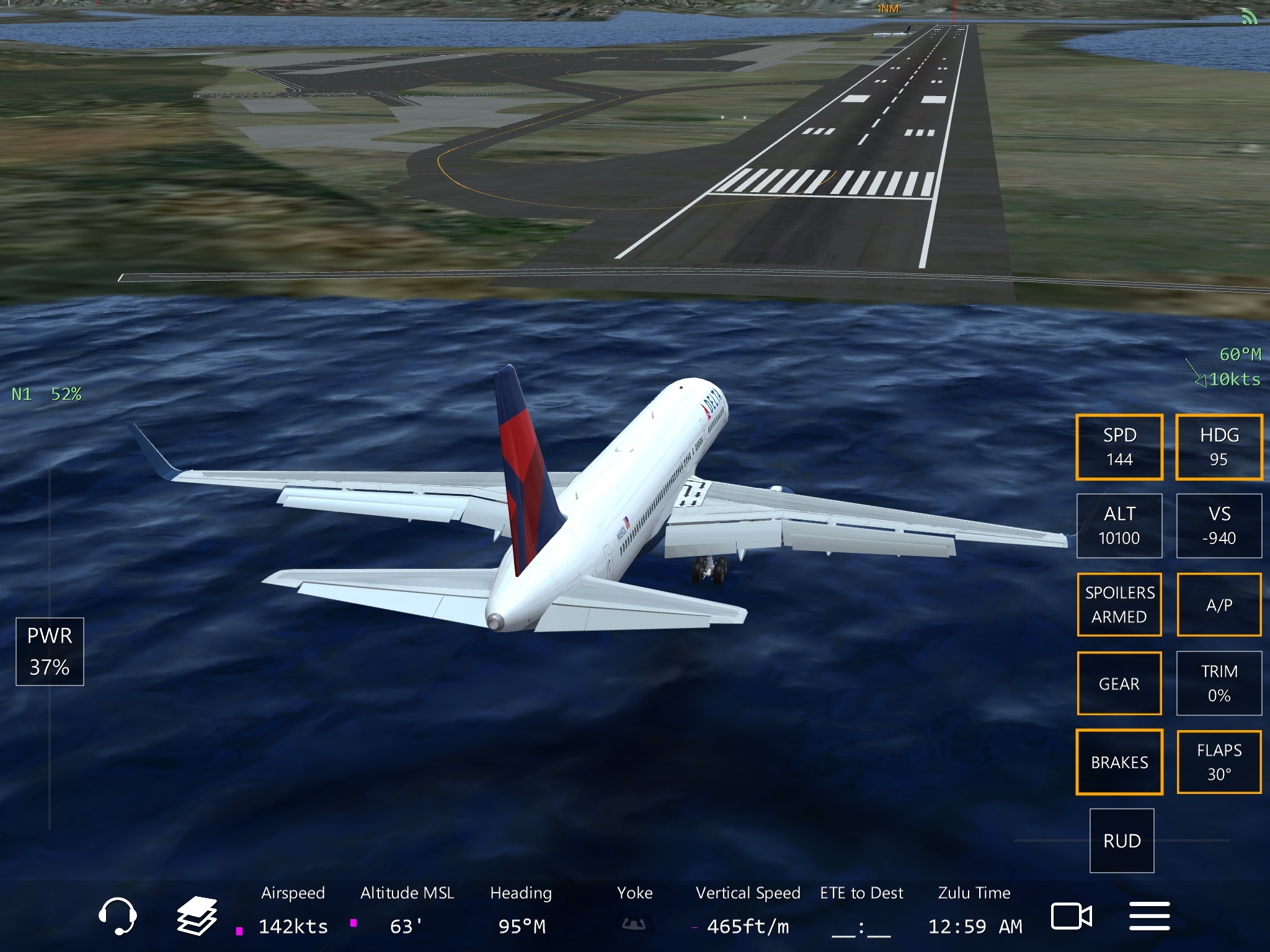Tap the RUD rudder control

pyautogui.click(x=1122, y=840)
